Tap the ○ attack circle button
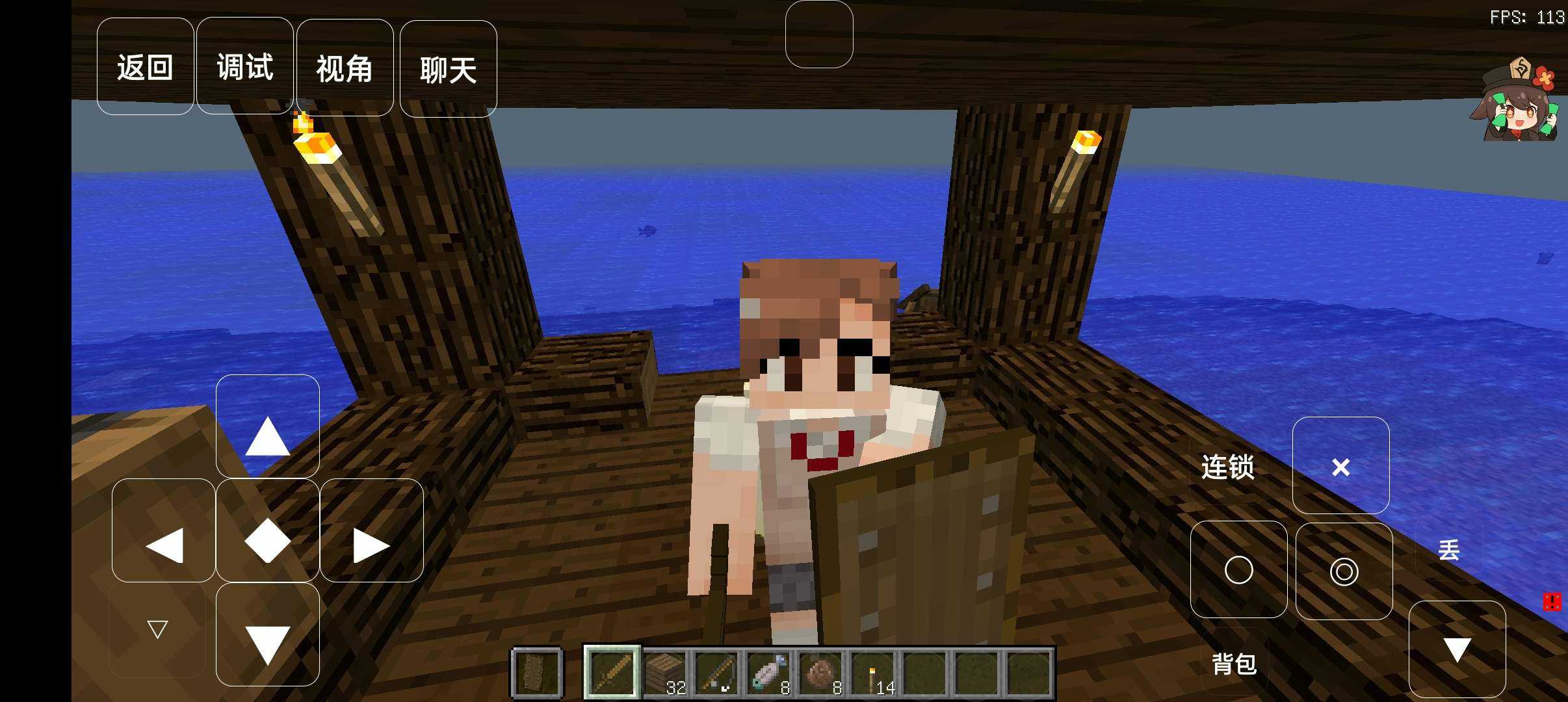 (x=1238, y=569)
